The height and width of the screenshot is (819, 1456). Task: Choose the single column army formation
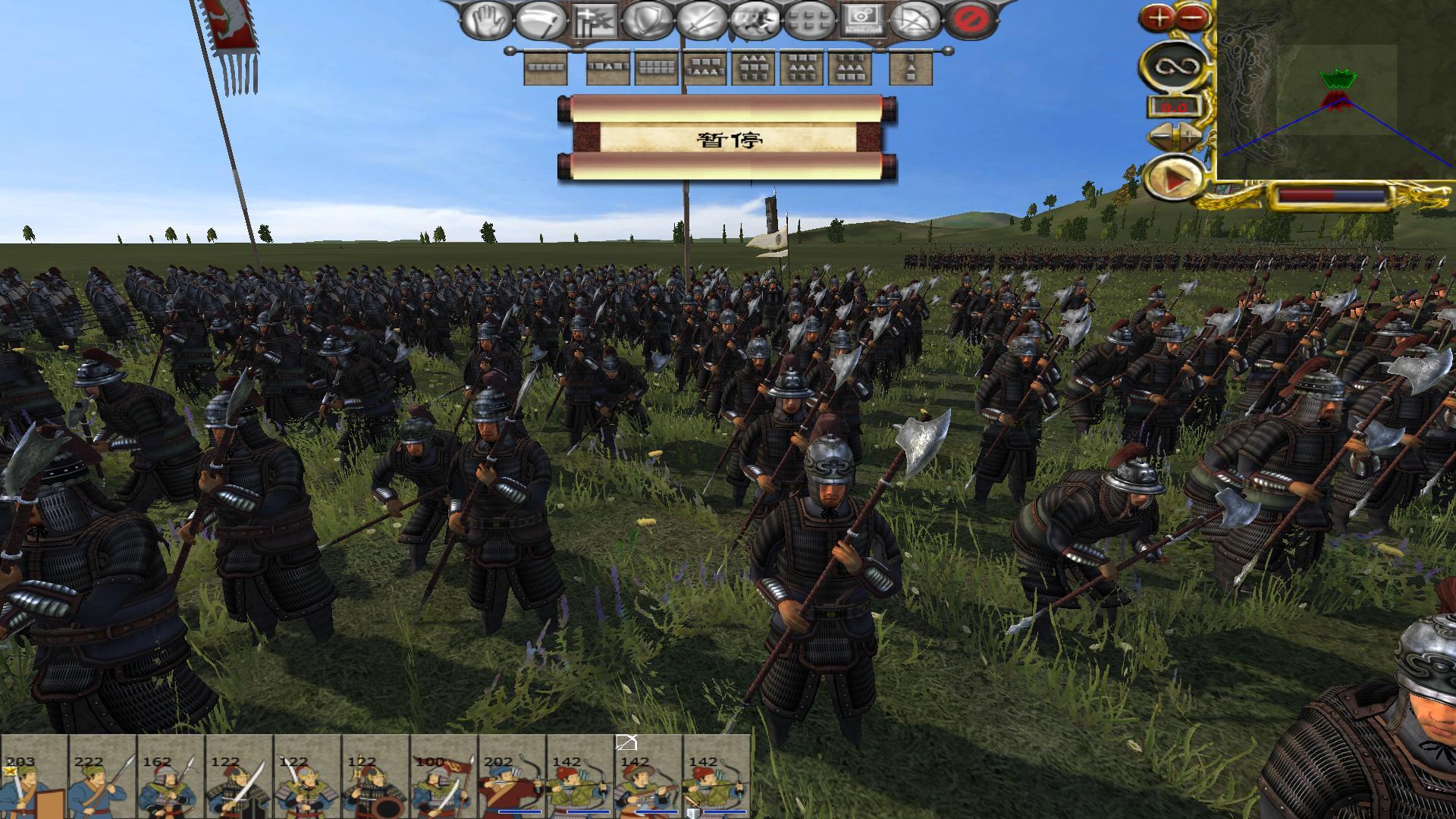click(x=910, y=68)
